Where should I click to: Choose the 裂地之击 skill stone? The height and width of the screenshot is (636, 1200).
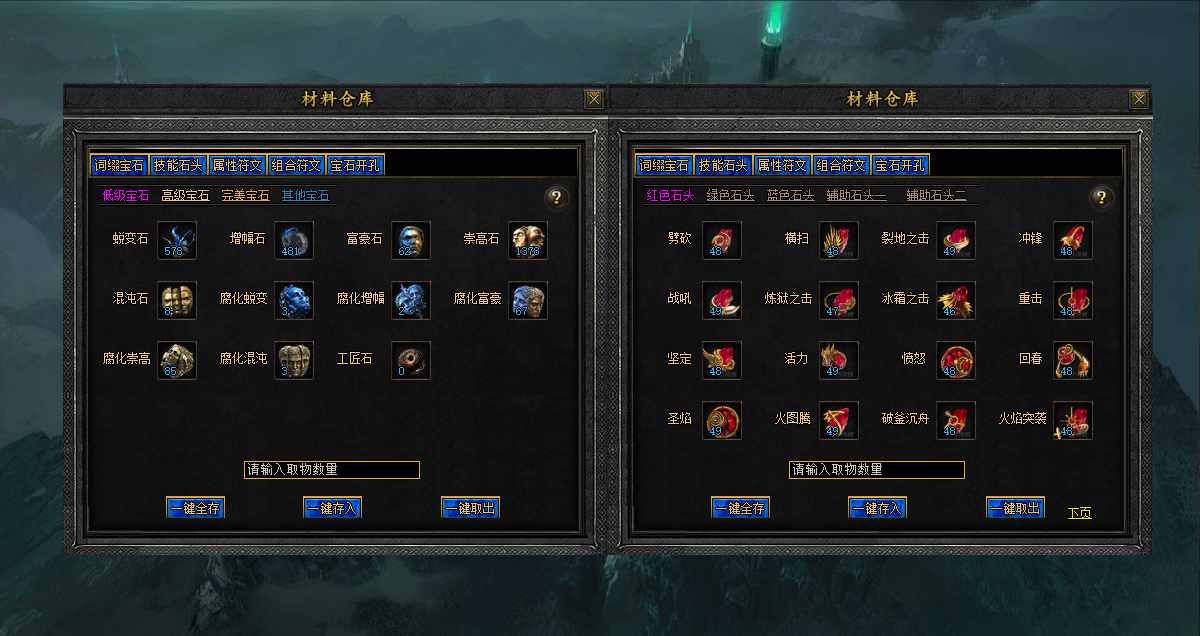(x=955, y=241)
